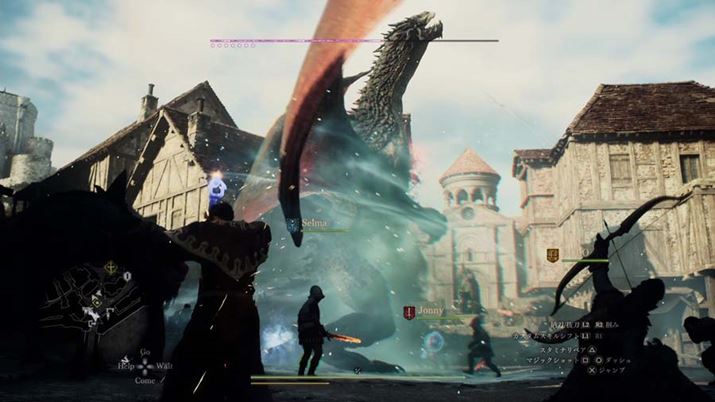Select Selma's pawn name tag
Viewport: 715px width, 402px height.
click(315, 224)
